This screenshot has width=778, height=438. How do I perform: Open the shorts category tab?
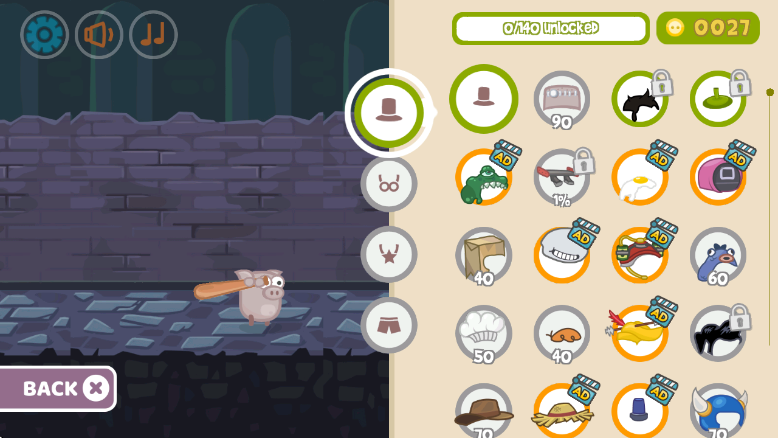(389, 325)
